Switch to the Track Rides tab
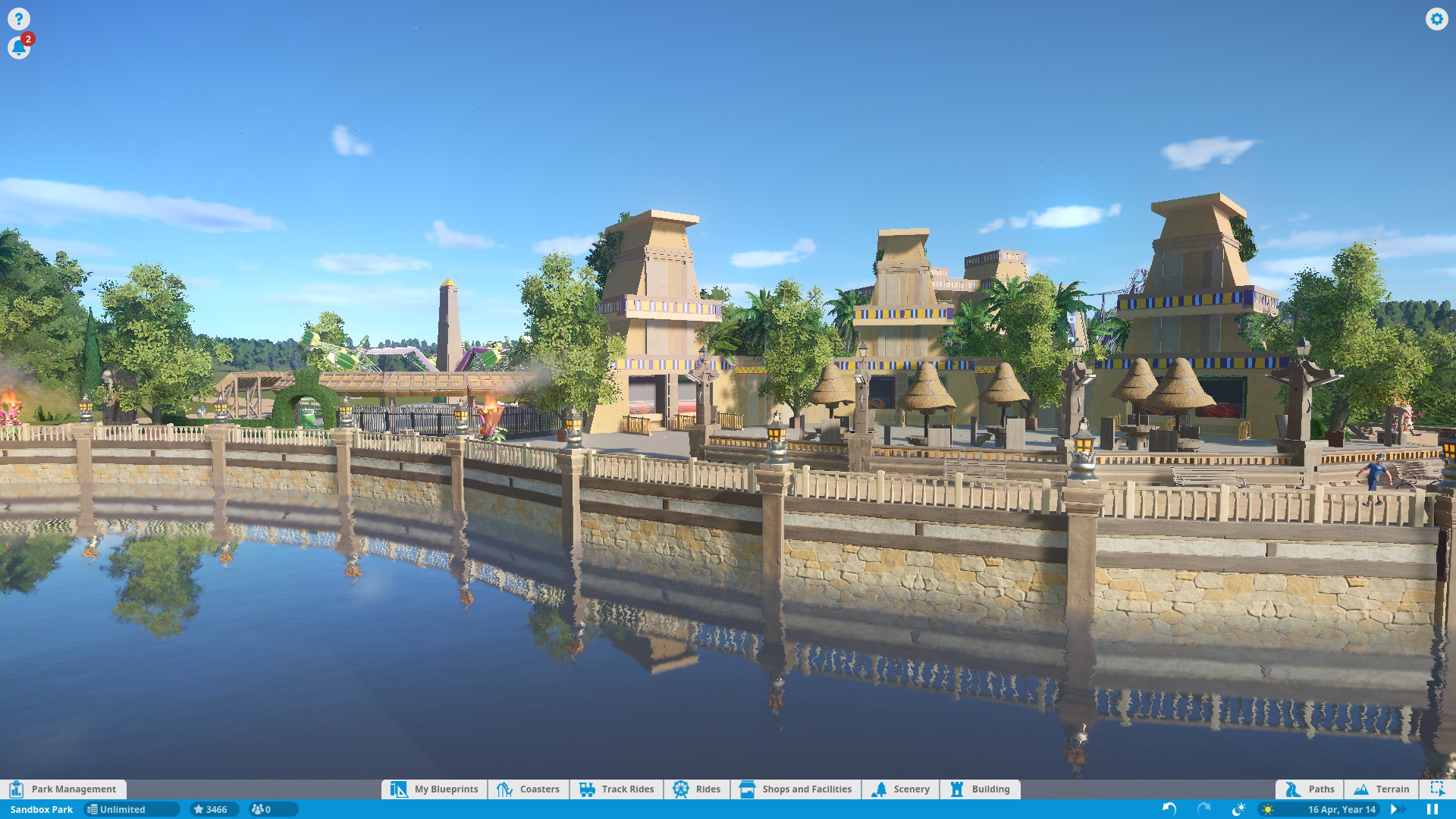Image resolution: width=1456 pixels, height=819 pixels. click(617, 789)
